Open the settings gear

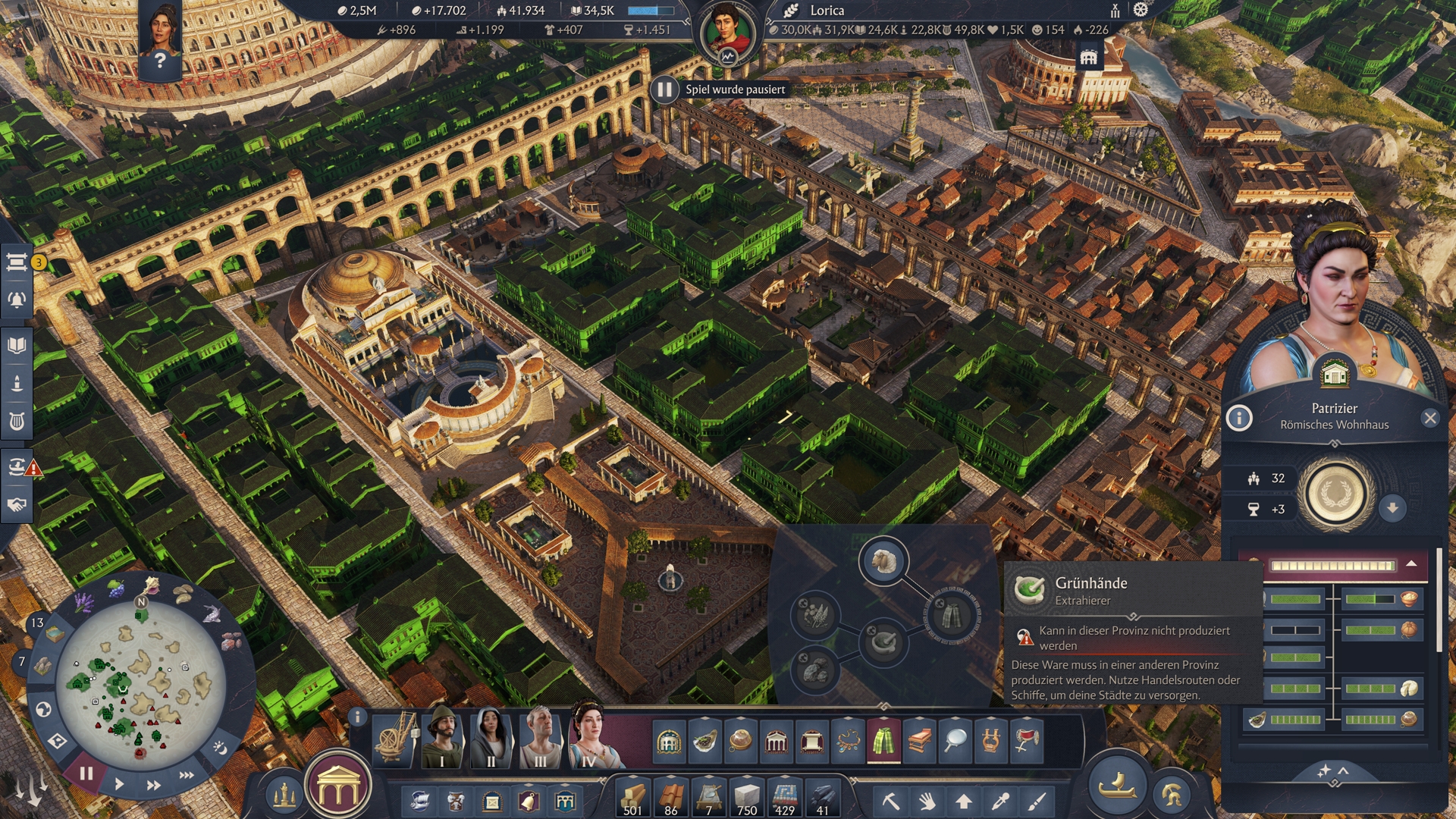point(1141,10)
